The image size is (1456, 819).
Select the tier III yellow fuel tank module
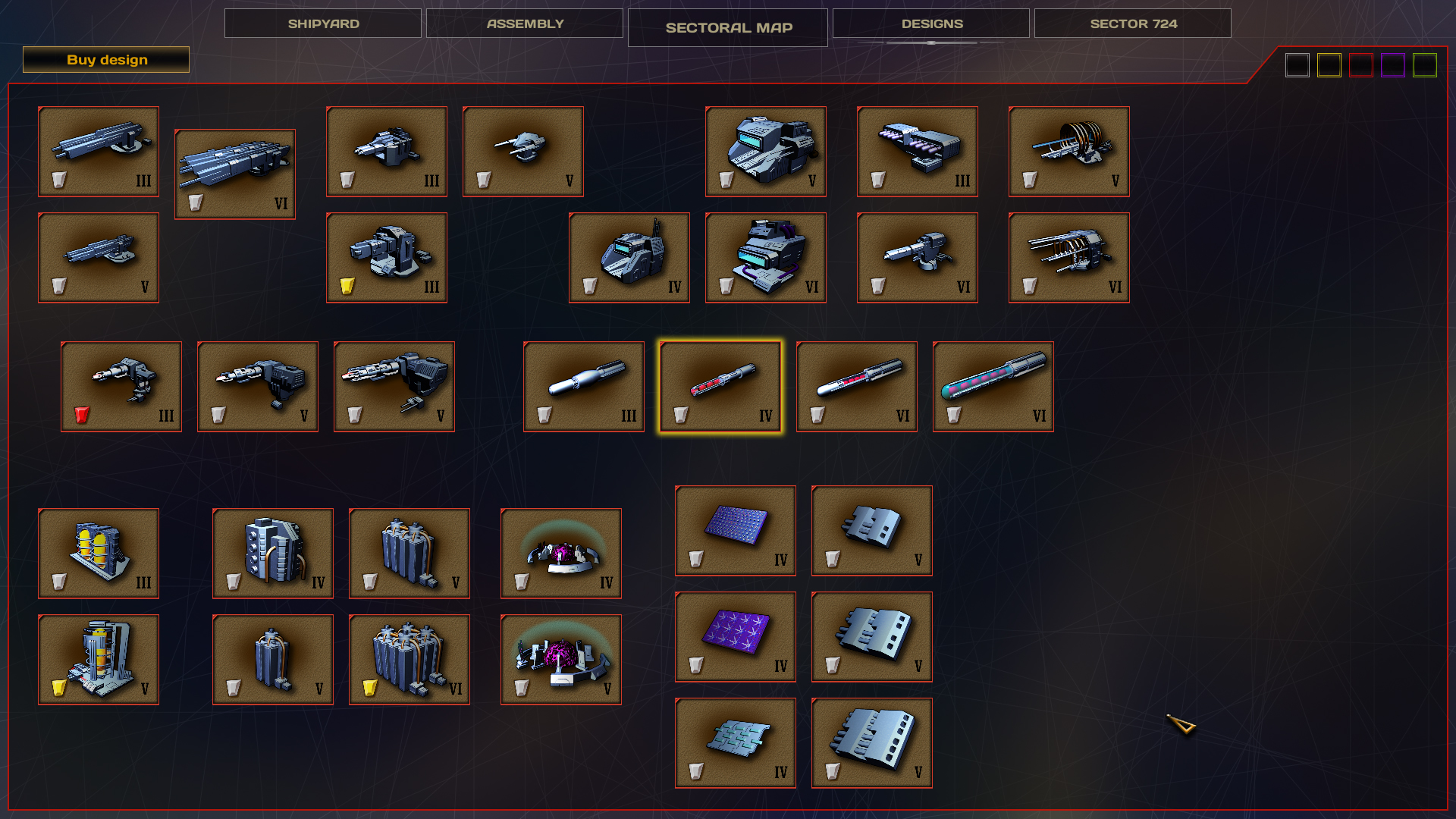(99, 550)
